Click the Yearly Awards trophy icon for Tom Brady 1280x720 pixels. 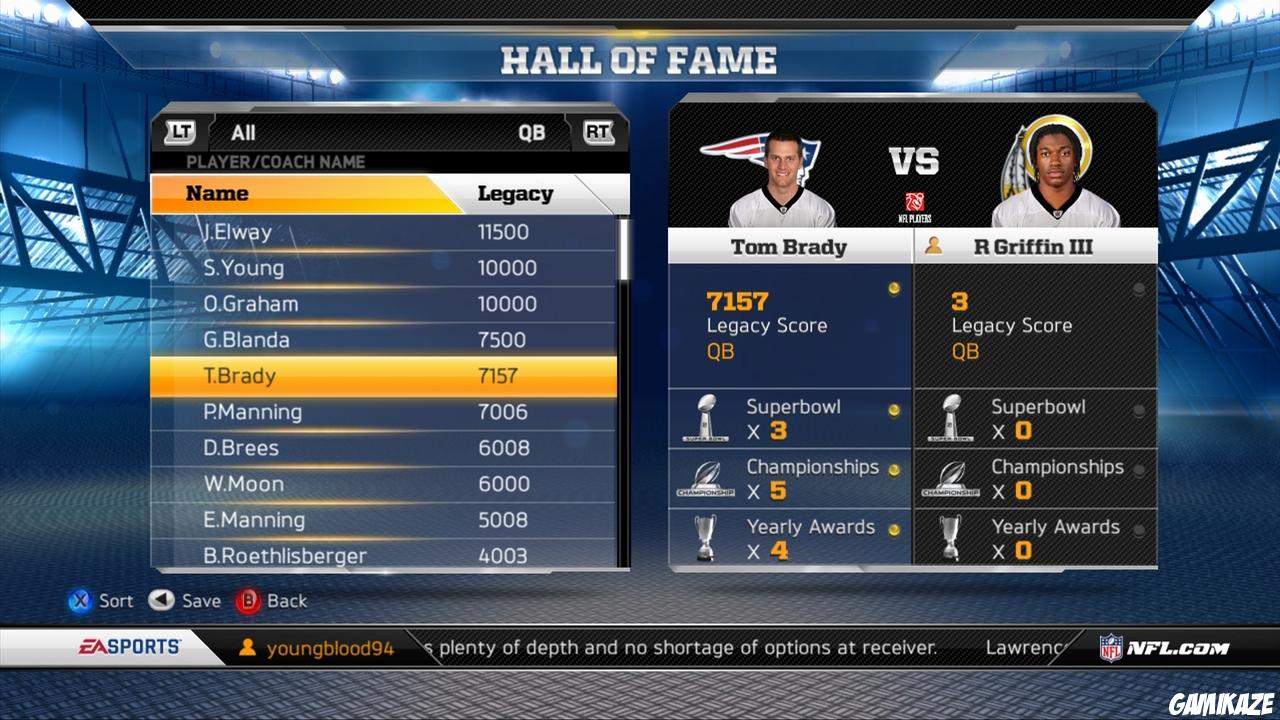click(x=707, y=538)
